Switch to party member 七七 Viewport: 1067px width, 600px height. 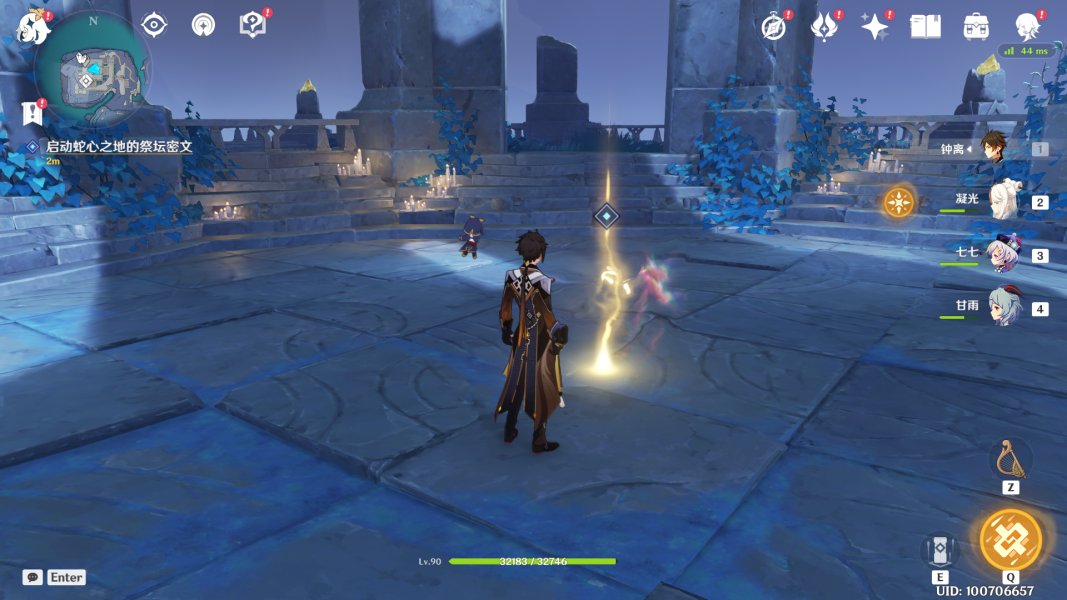click(1003, 254)
